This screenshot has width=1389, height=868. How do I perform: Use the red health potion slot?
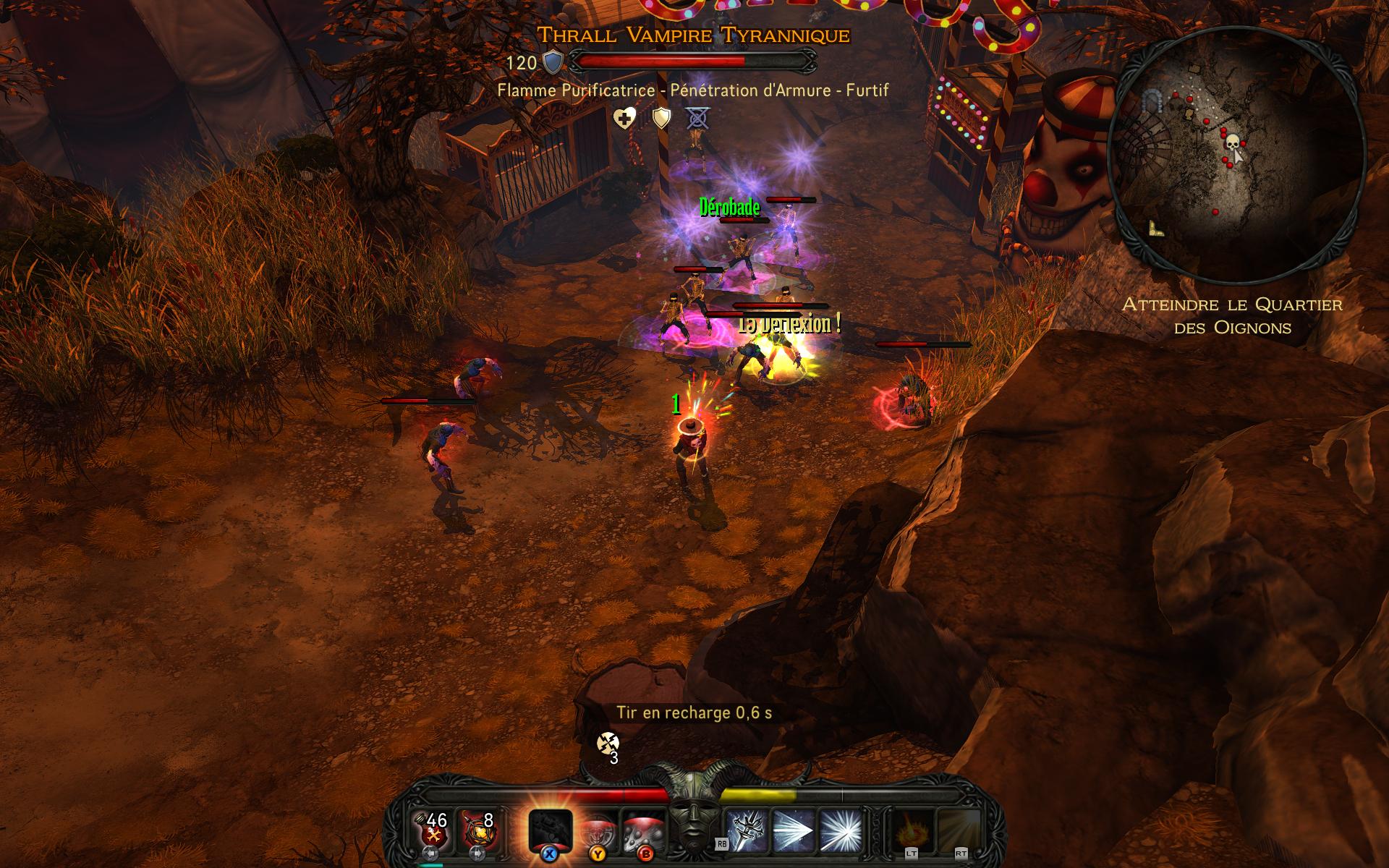pos(433,829)
